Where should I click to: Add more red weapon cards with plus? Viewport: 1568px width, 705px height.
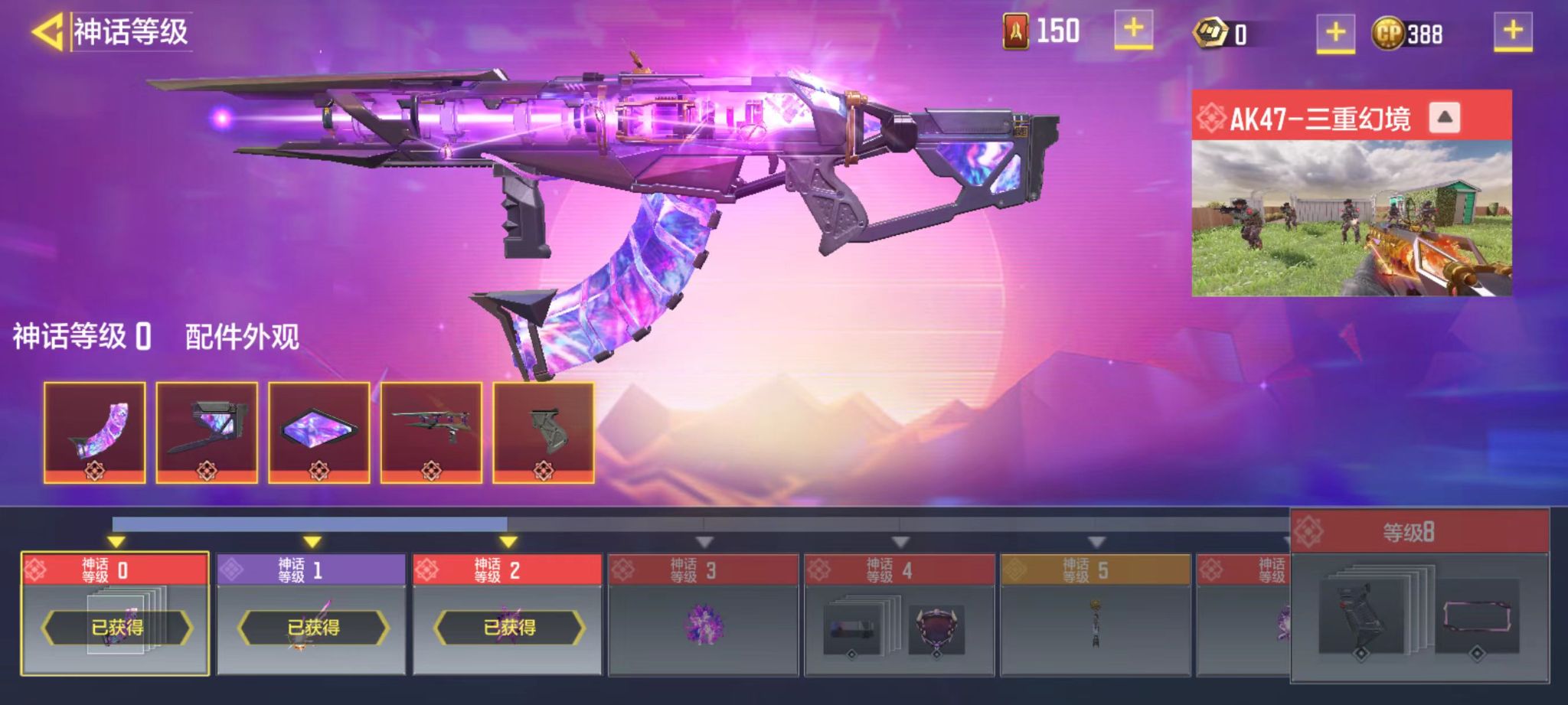(x=1133, y=31)
